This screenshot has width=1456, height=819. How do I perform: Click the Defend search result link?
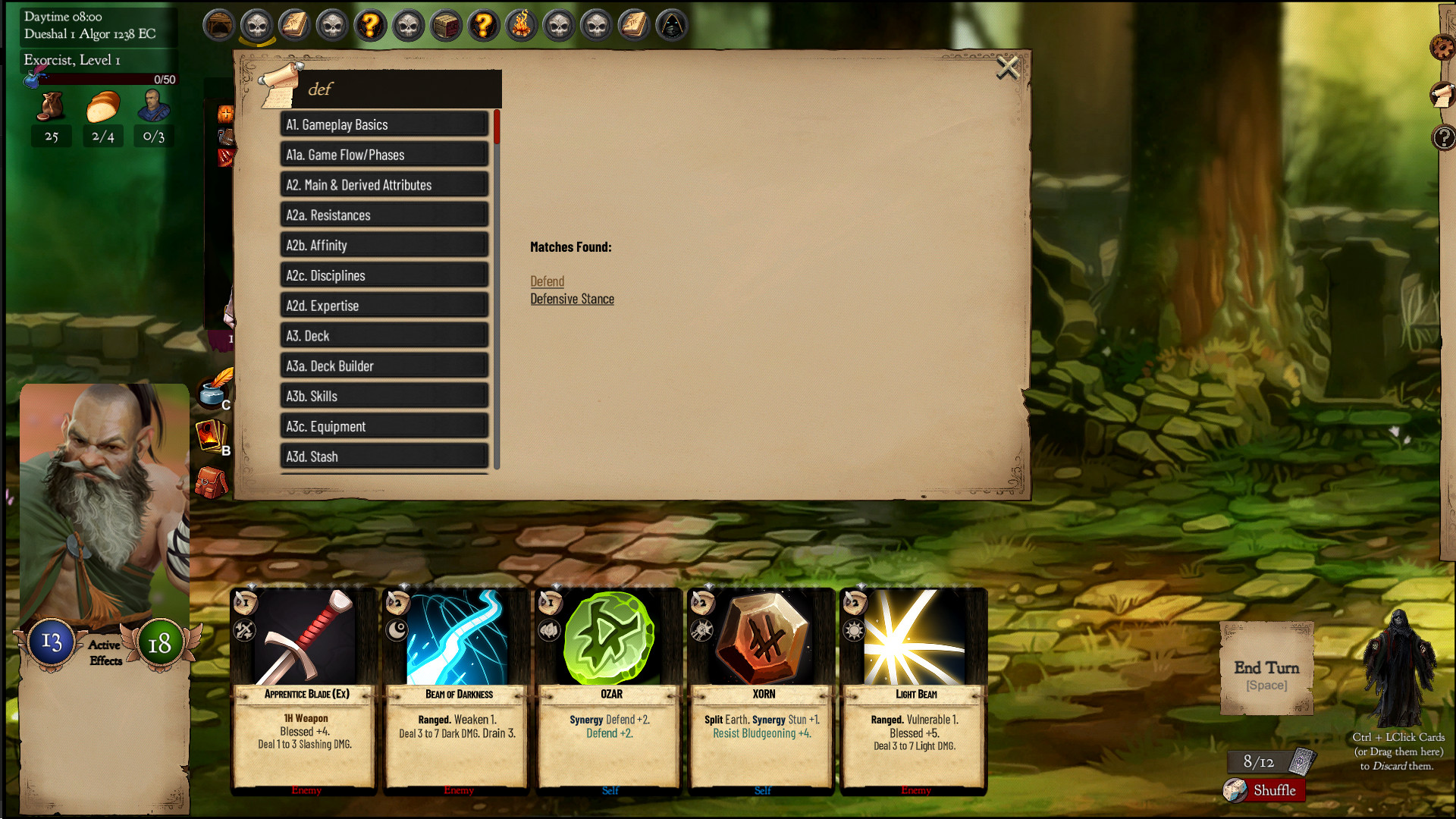click(x=547, y=281)
